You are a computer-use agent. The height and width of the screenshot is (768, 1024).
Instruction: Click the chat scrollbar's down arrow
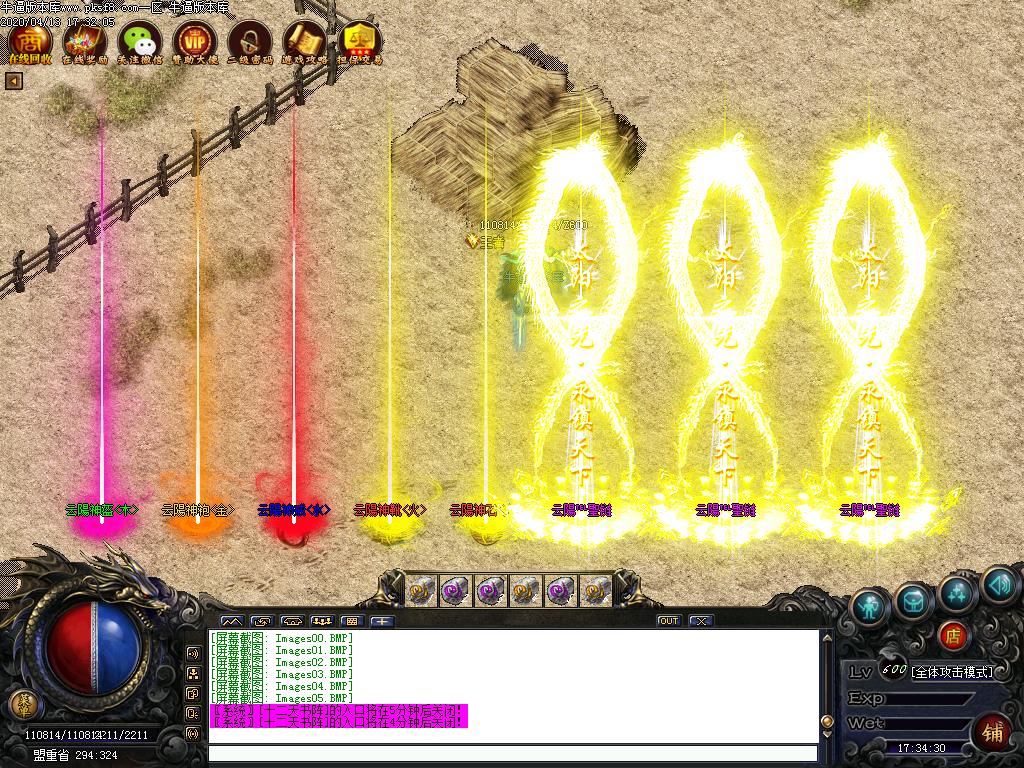pos(826,735)
